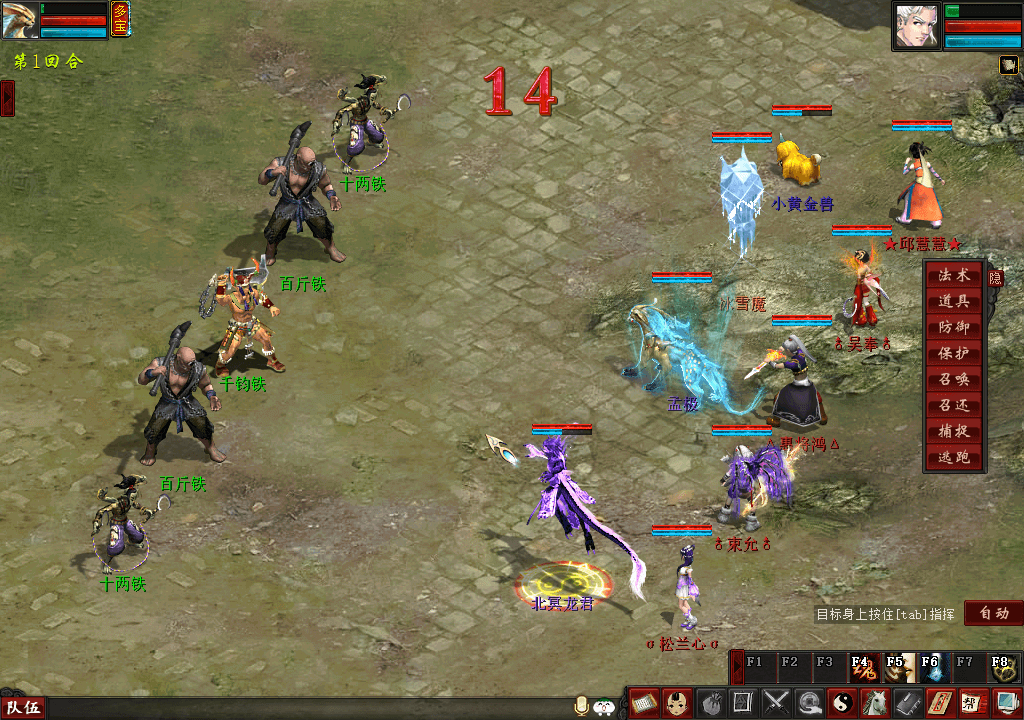
Task: Open the white horse mount icon
Action: [x=875, y=703]
